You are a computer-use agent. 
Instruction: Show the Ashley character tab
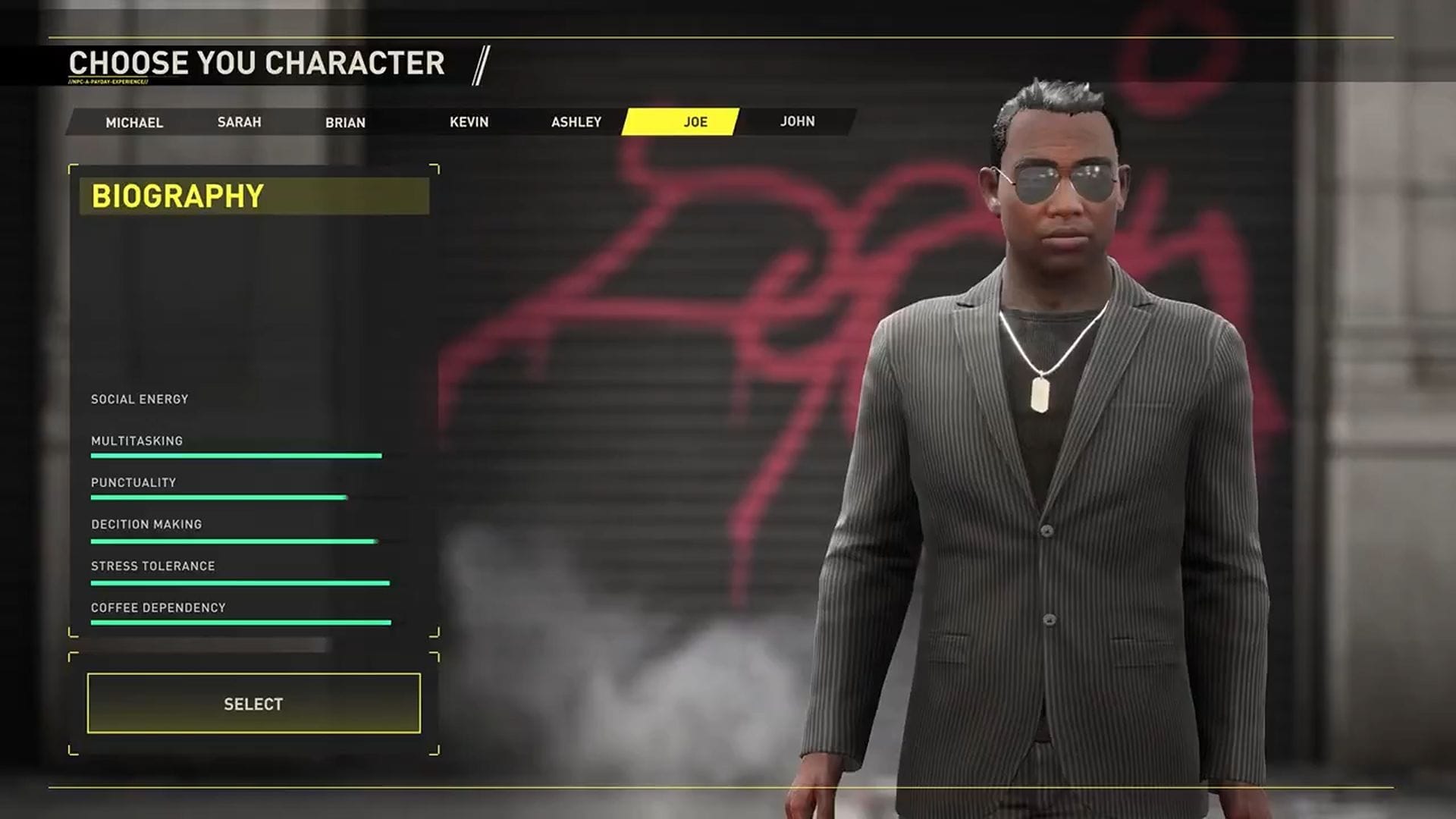pos(576,122)
